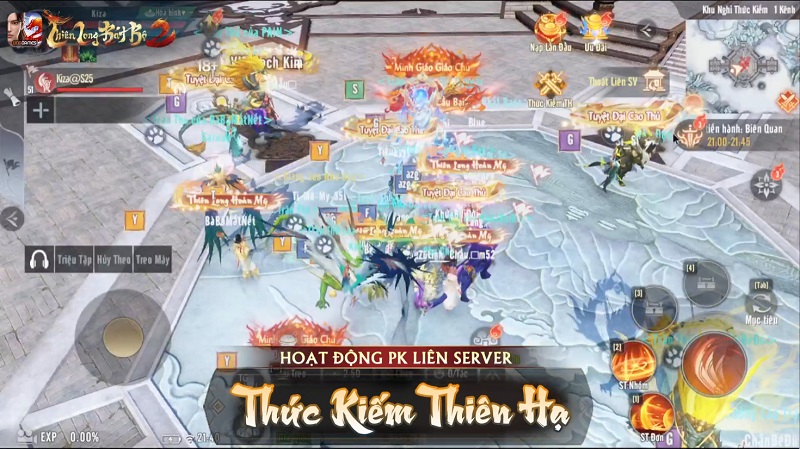This screenshot has width=800, height=449.
Task: Add a party member with plus button
Action: point(41,110)
